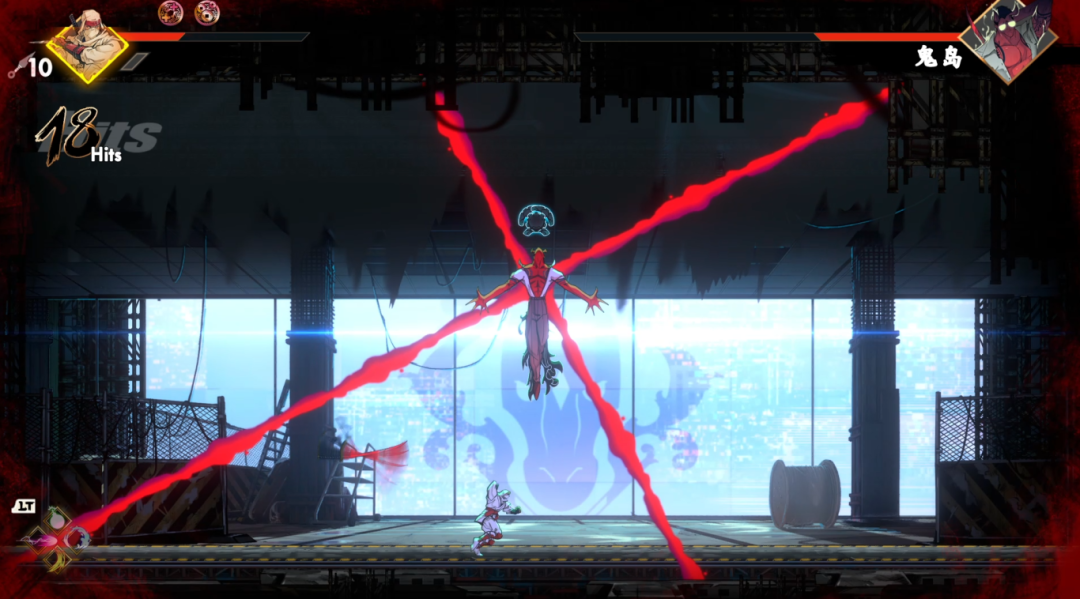Use the purple lightning dash skill
This screenshot has height=599, width=1080.
click(x=37, y=540)
